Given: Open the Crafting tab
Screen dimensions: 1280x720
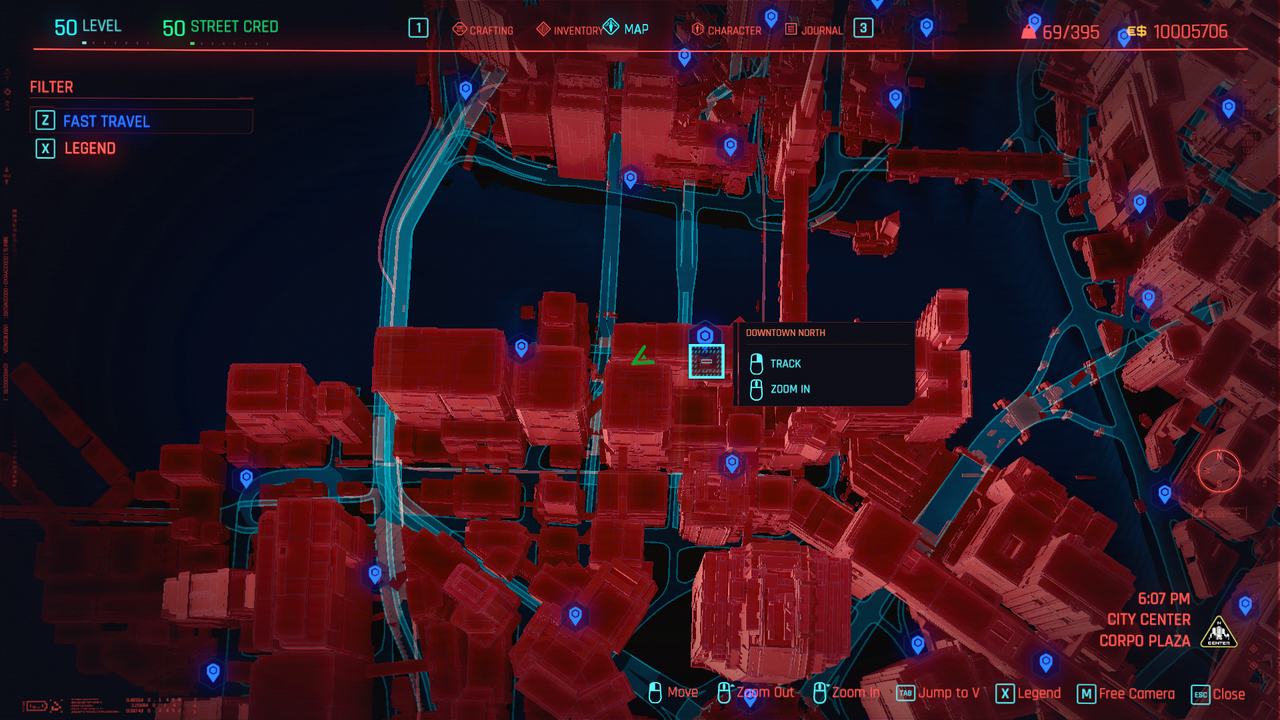Looking at the screenshot, I should pyautogui.click(x=483, y=30).
